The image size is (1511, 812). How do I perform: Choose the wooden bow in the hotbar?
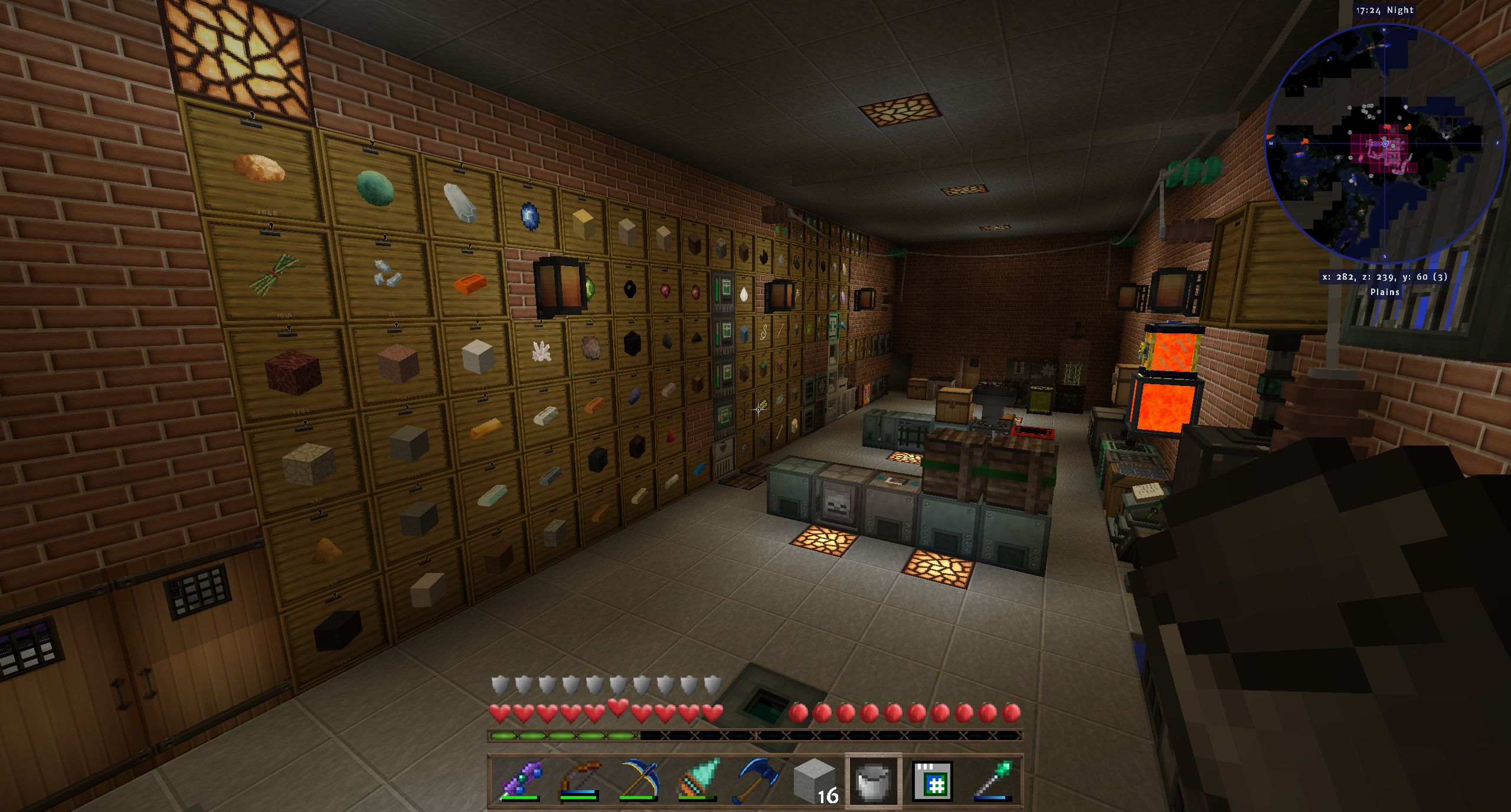578,780
